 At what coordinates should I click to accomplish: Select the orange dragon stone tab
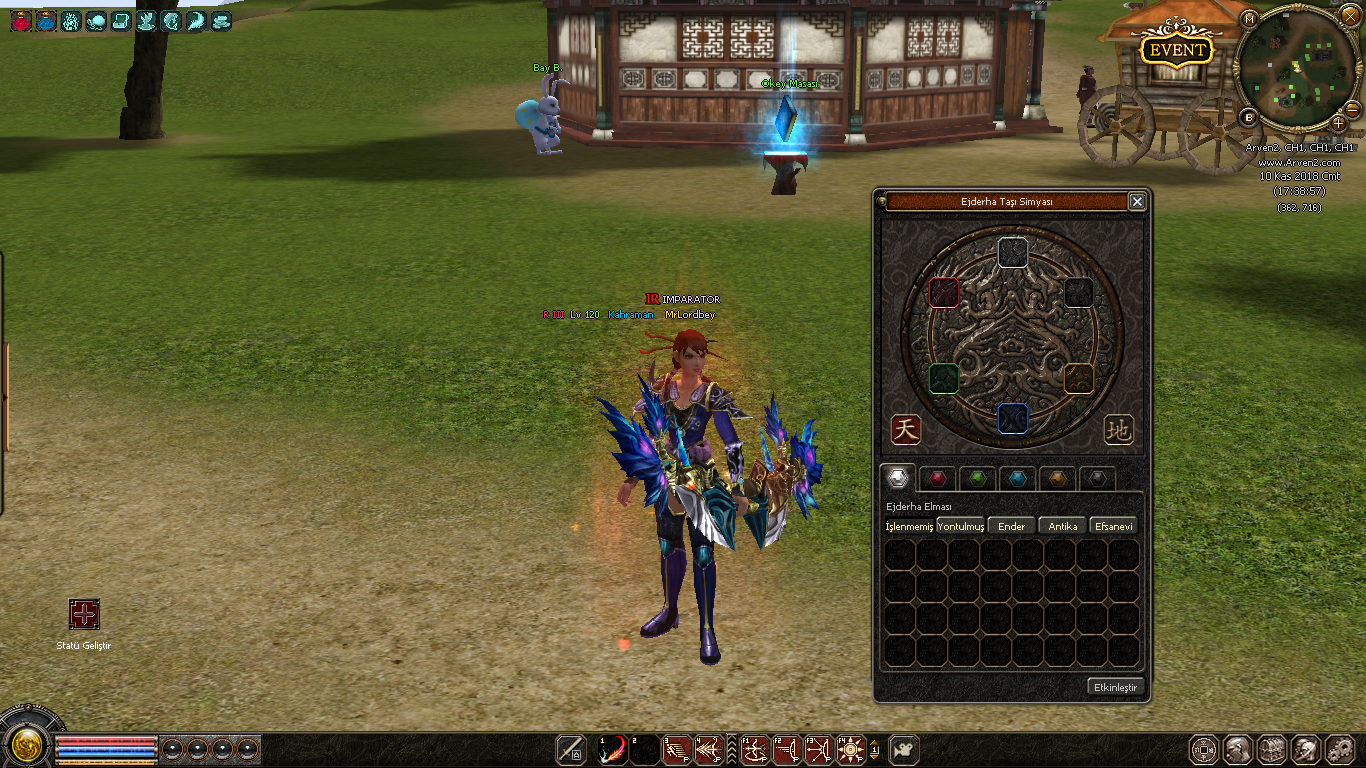point(1057,478)
